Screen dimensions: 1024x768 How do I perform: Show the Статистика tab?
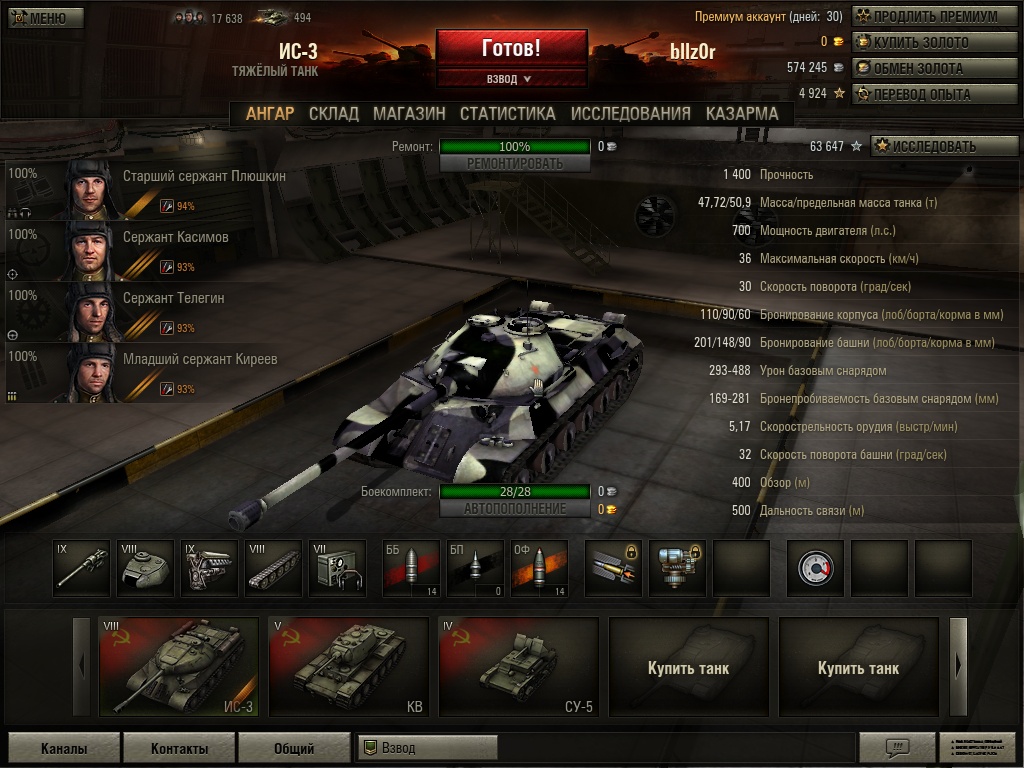coord(507,114)
